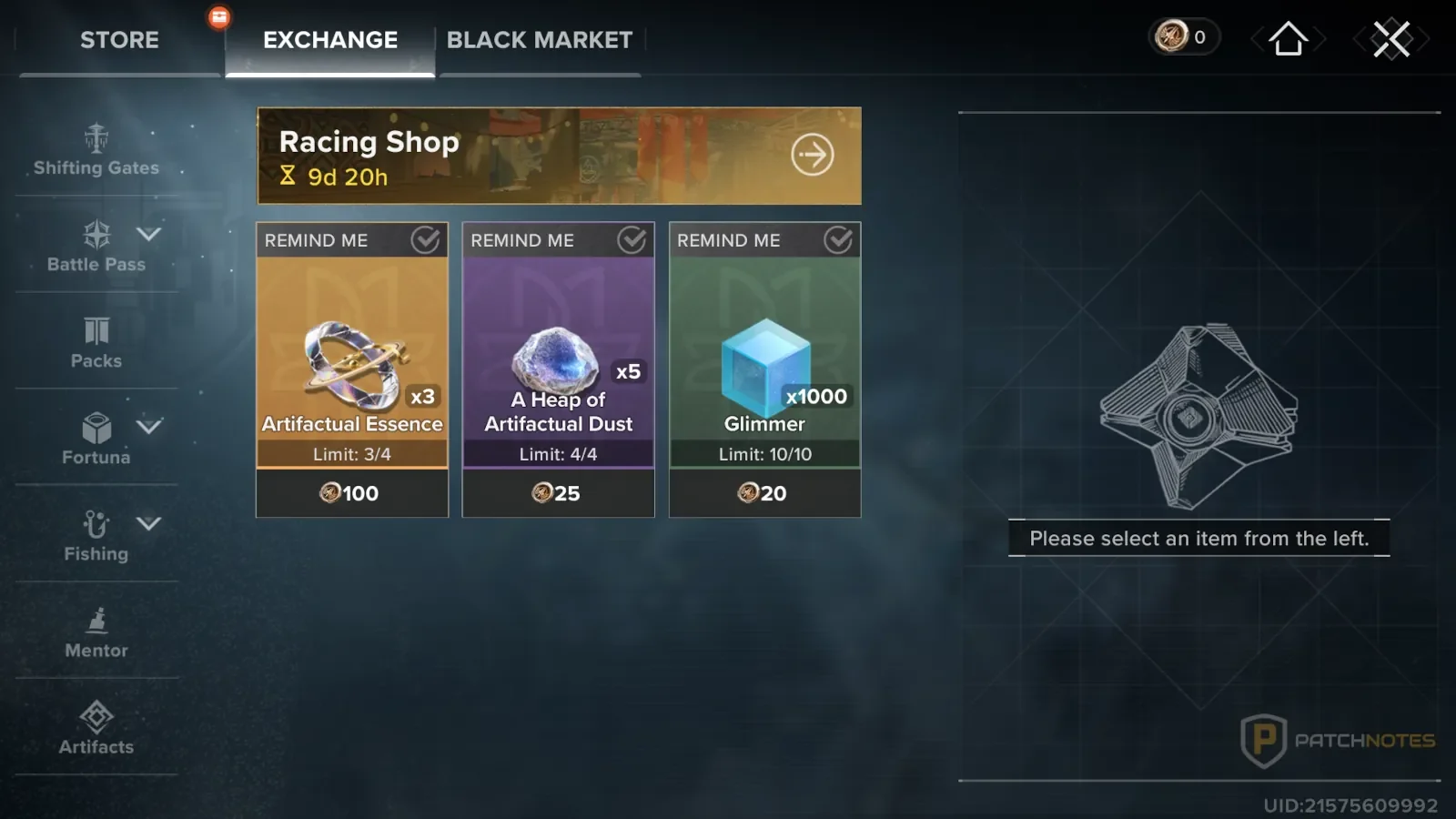Viewport: 1456px width, 819px height.
Task: Toggle Remind Me on Artifactual Essence
Action: click(425, 240)
